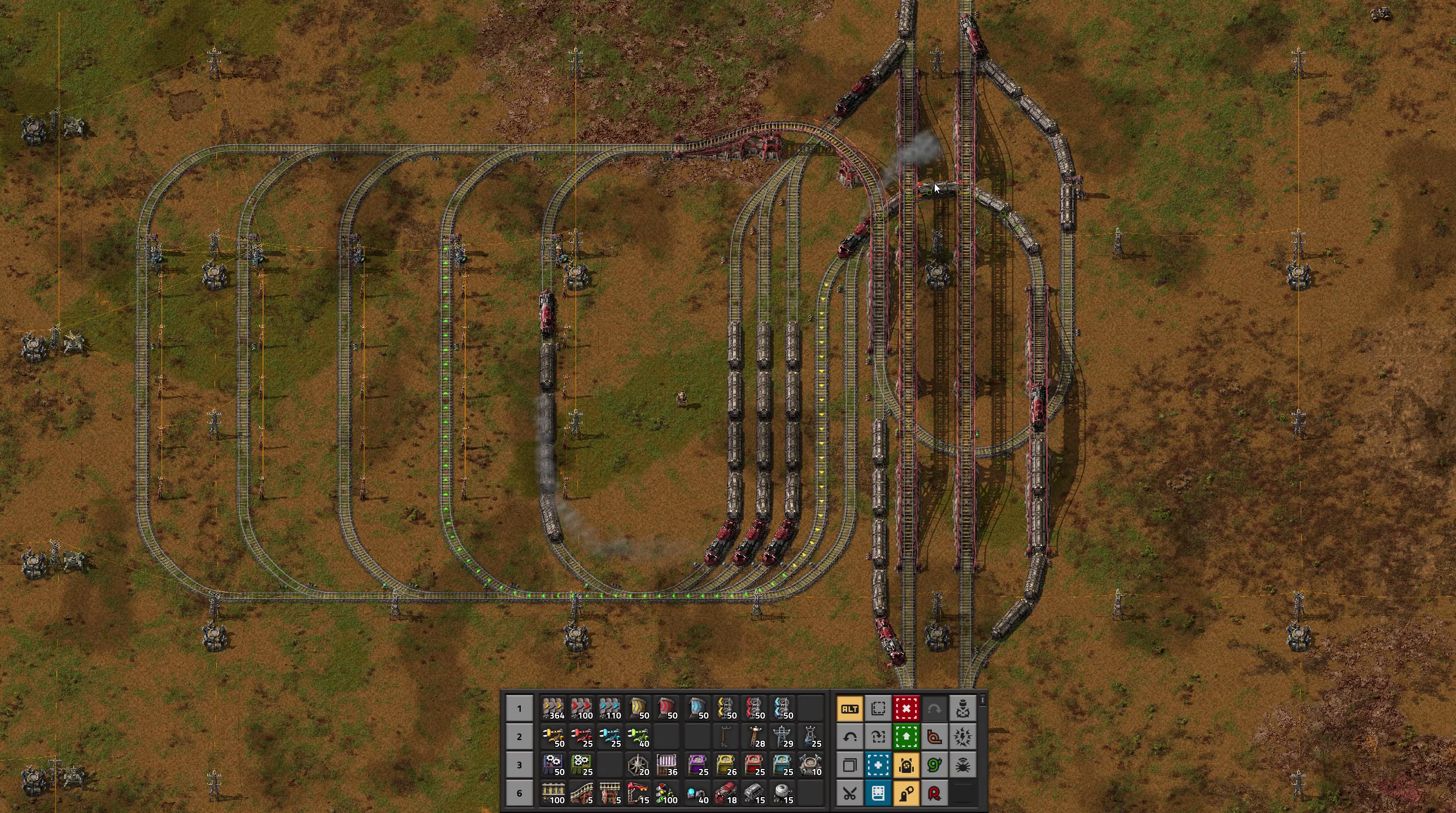Image resolution: width=1456 pixels, height=813 pixels.
Task: Click the scissors cut tool
Action: (x=849, y=793)
